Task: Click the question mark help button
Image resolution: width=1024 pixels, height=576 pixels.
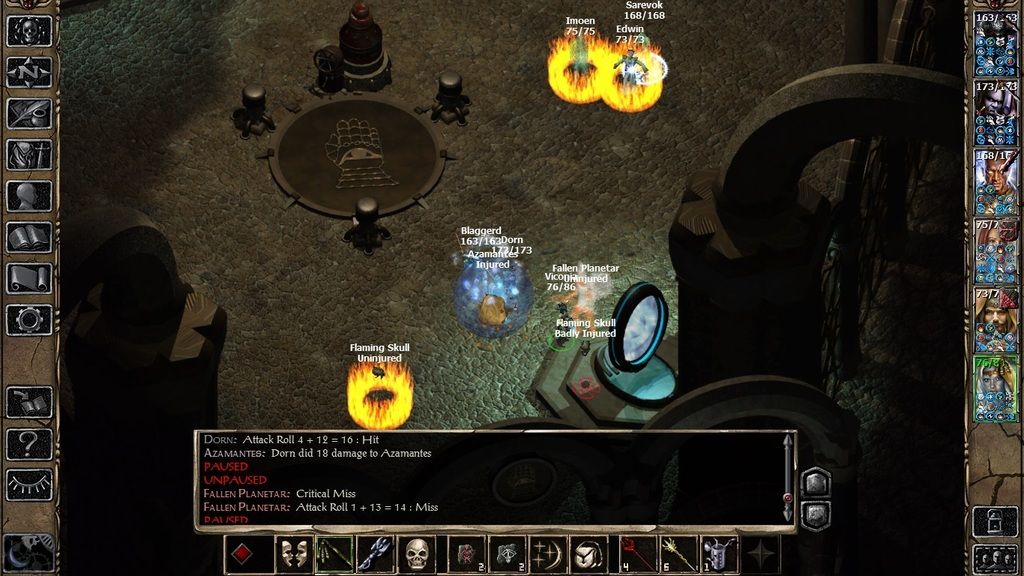Action: click(x=29, y=443)
